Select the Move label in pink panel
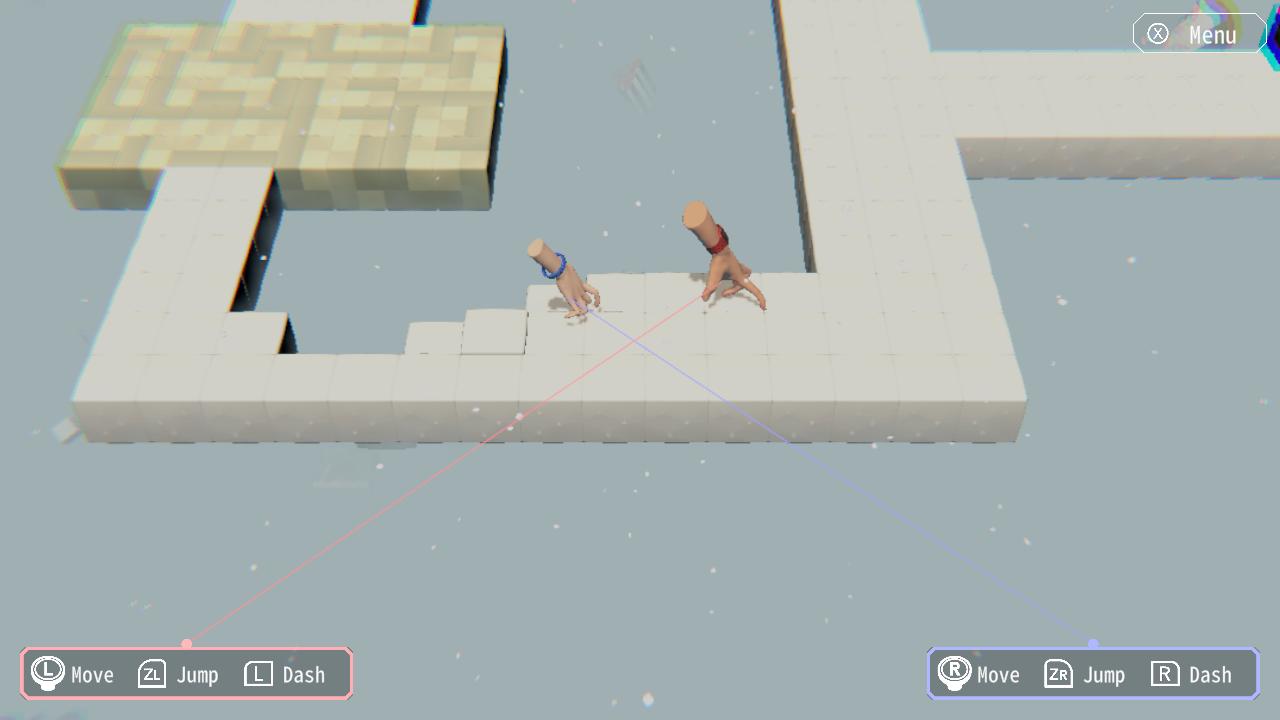1280x720 pixels. pos(91,675)
